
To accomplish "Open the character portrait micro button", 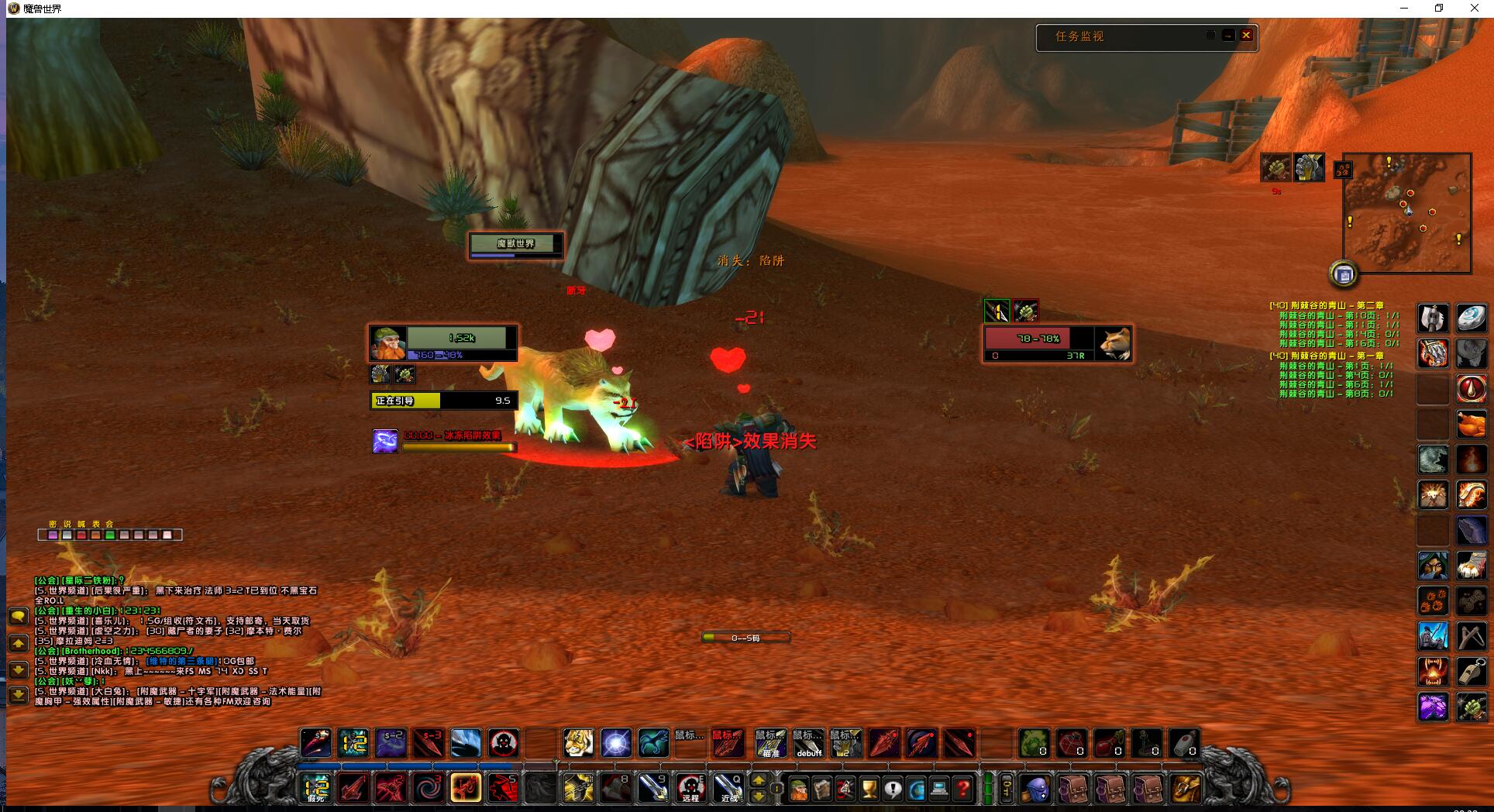I will [799, 790].
